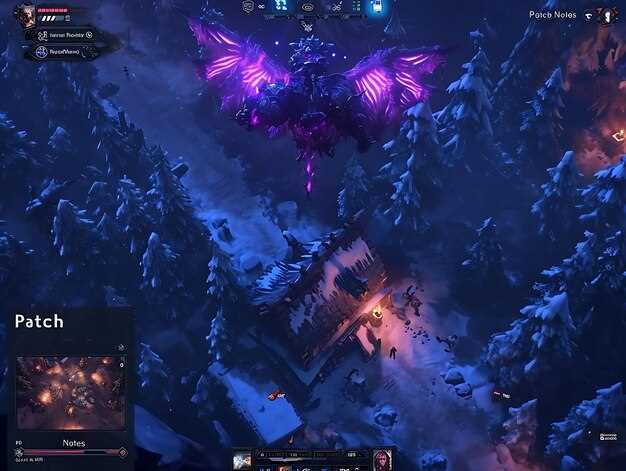
Task: Click the Patch panel title
Action: [39, 322]
